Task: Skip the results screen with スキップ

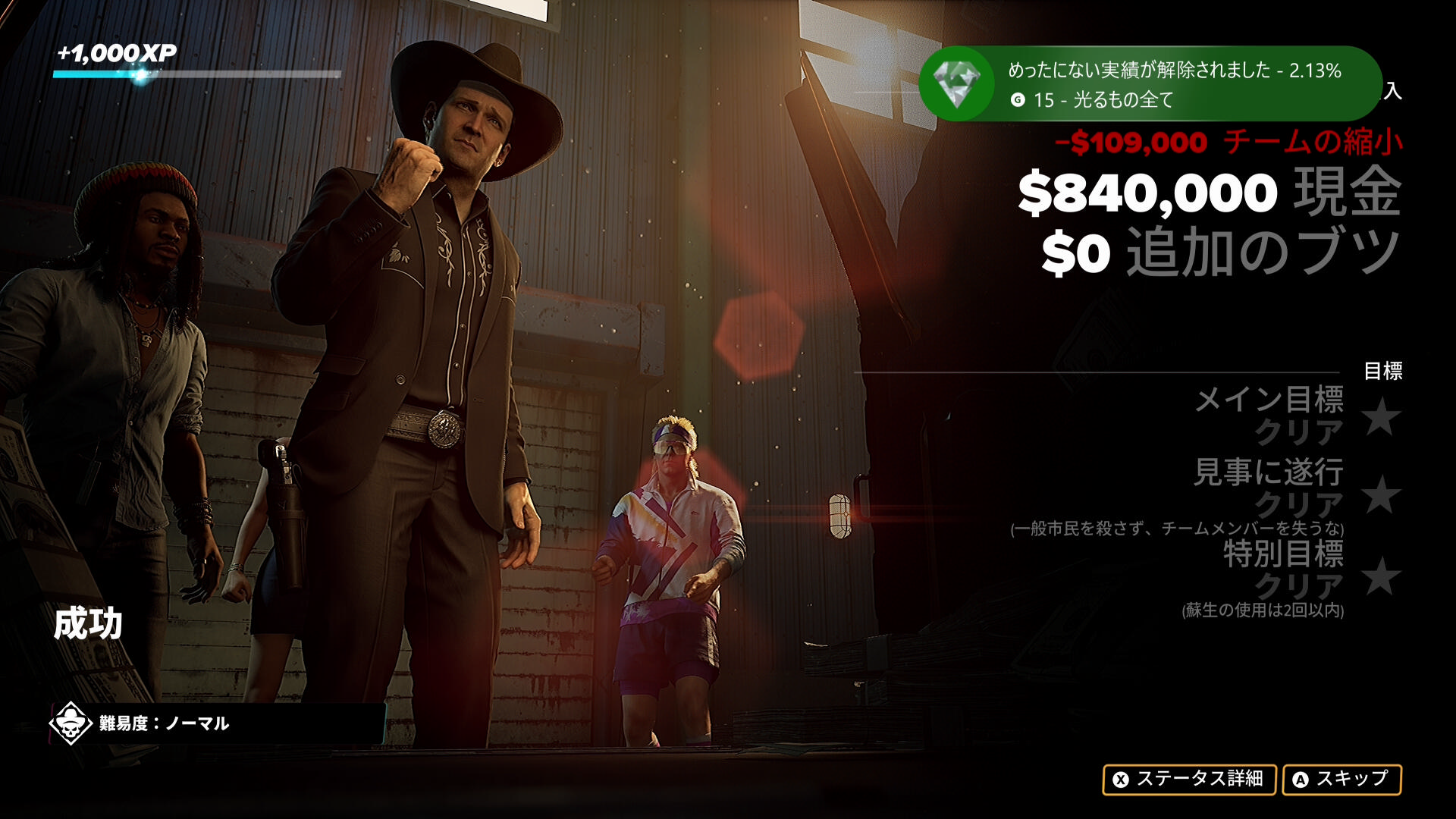Action: [x=1341, y=779]
